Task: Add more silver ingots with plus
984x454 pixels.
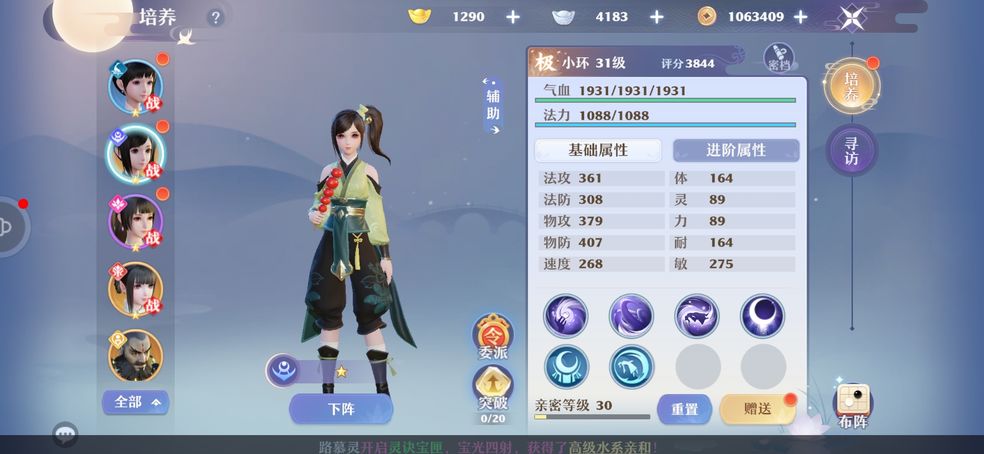Action: [x=657, y=17]
